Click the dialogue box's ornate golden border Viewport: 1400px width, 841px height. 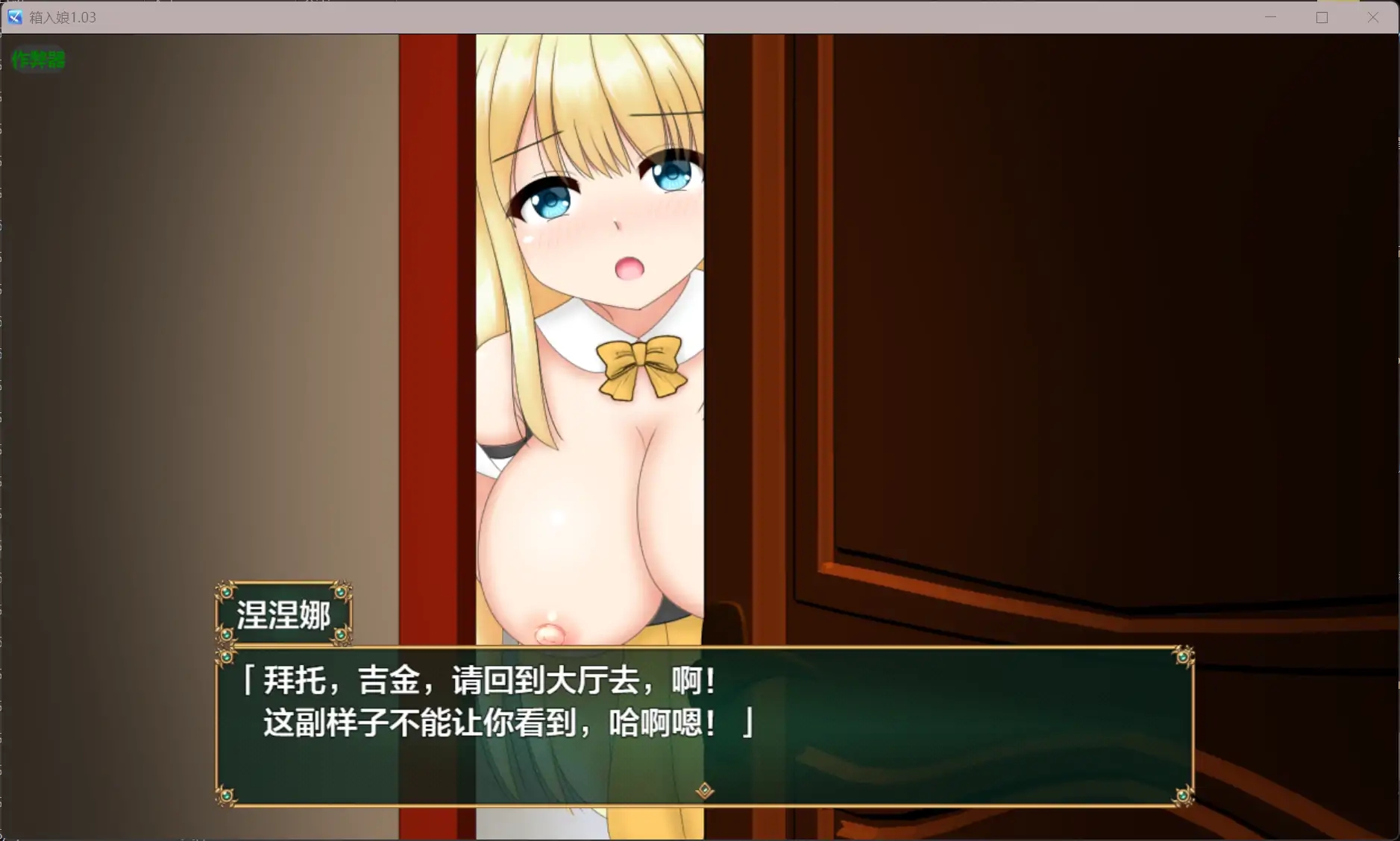tap(701, 648)
